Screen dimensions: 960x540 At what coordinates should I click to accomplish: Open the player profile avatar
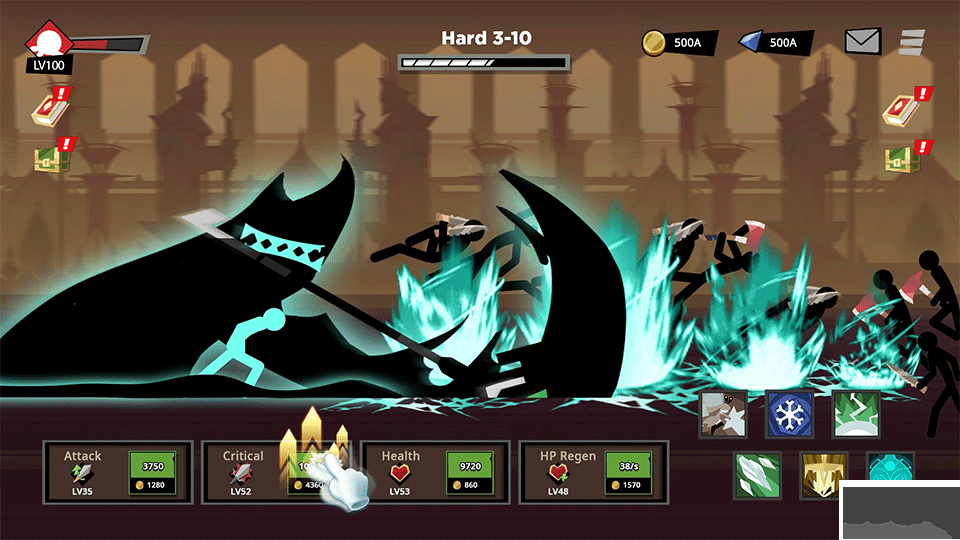point(47,44)
